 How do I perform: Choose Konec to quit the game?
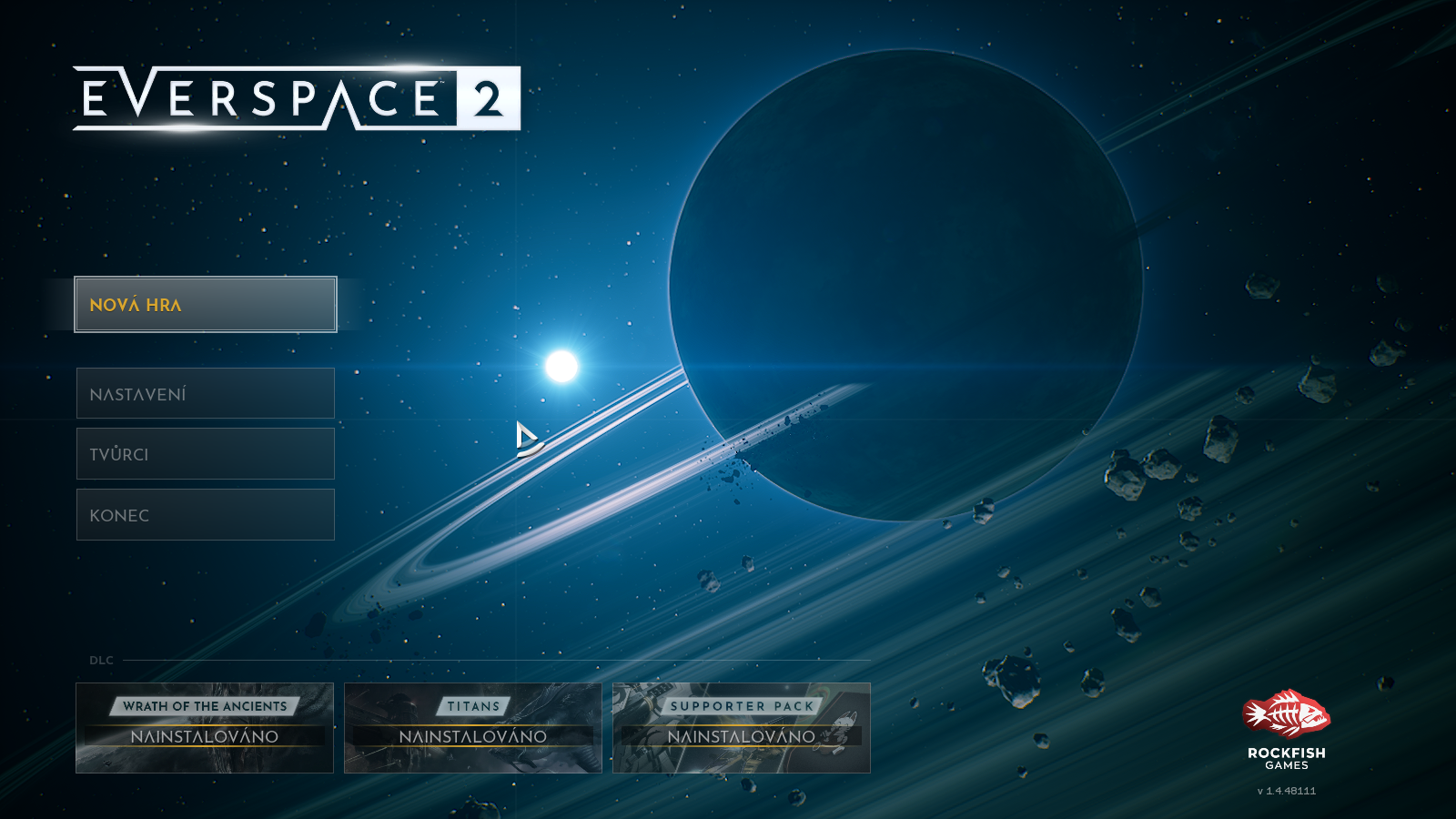coord(206,515)
